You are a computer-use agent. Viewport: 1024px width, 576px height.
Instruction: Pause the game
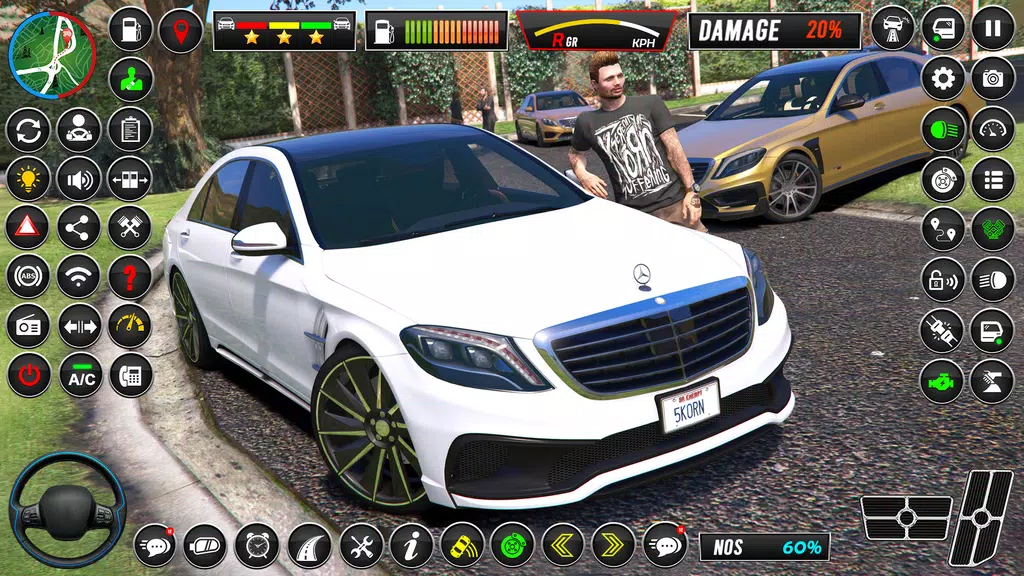992,28
